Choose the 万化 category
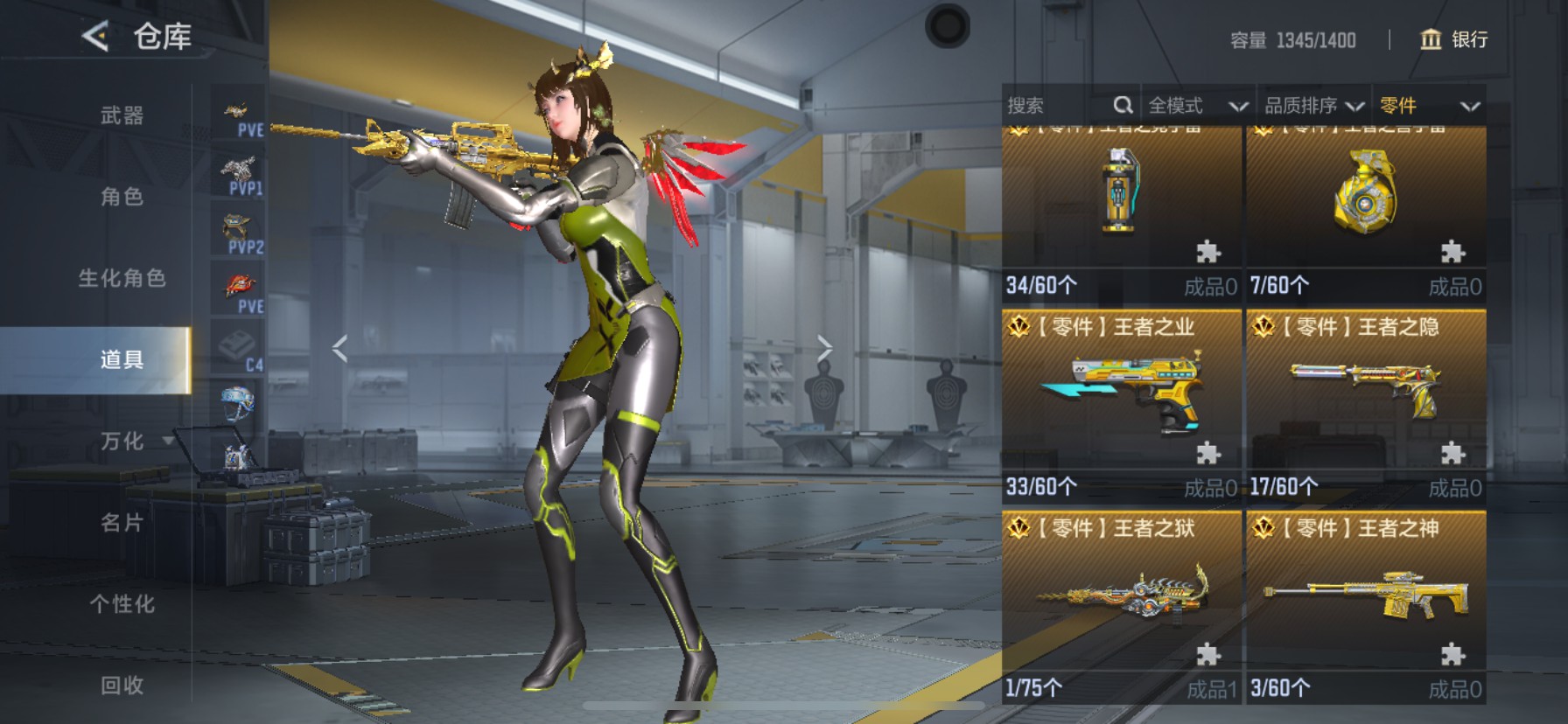 click(x=122, y=441)
